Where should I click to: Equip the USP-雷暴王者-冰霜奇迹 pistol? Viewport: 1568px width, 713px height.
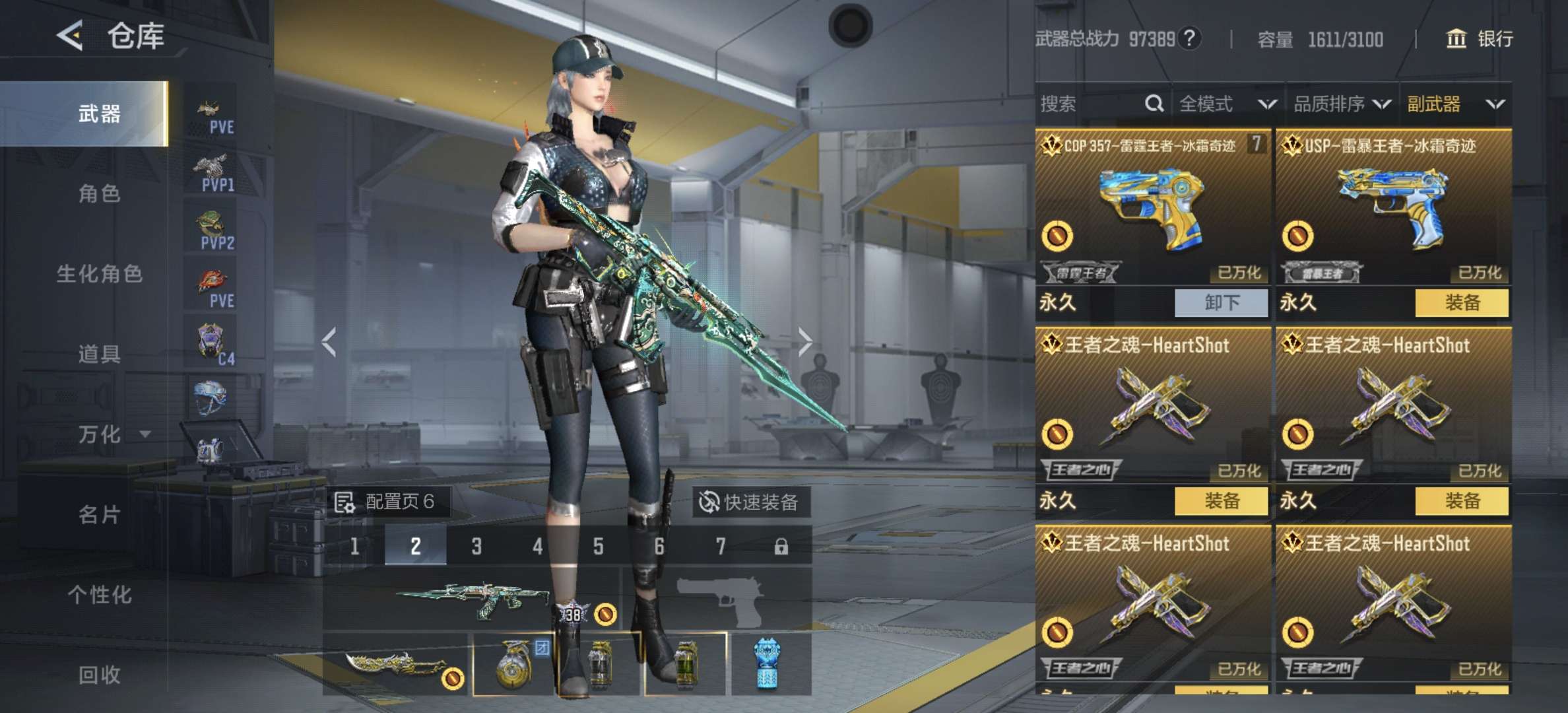(x=1462, y=303)
